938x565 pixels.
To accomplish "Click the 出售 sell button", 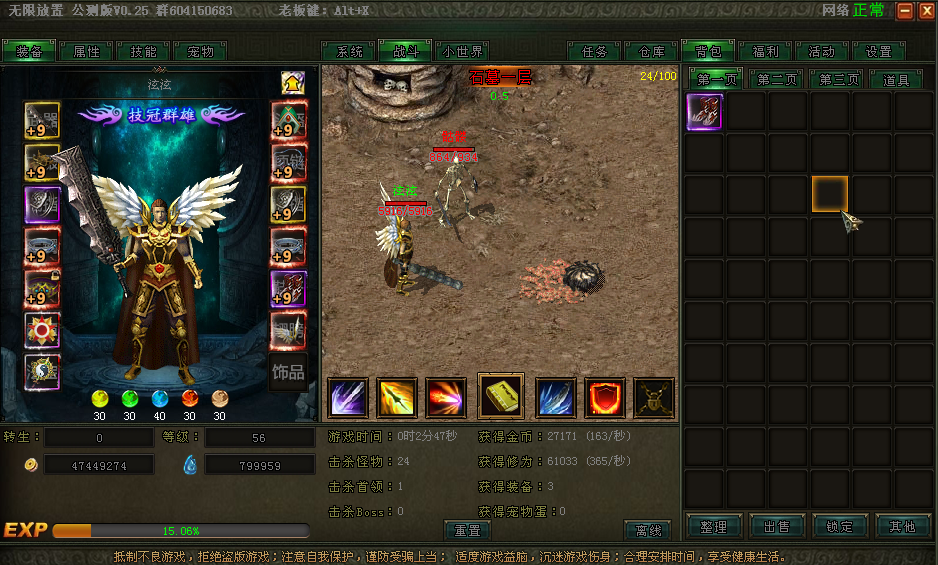I will click(776, 526).
